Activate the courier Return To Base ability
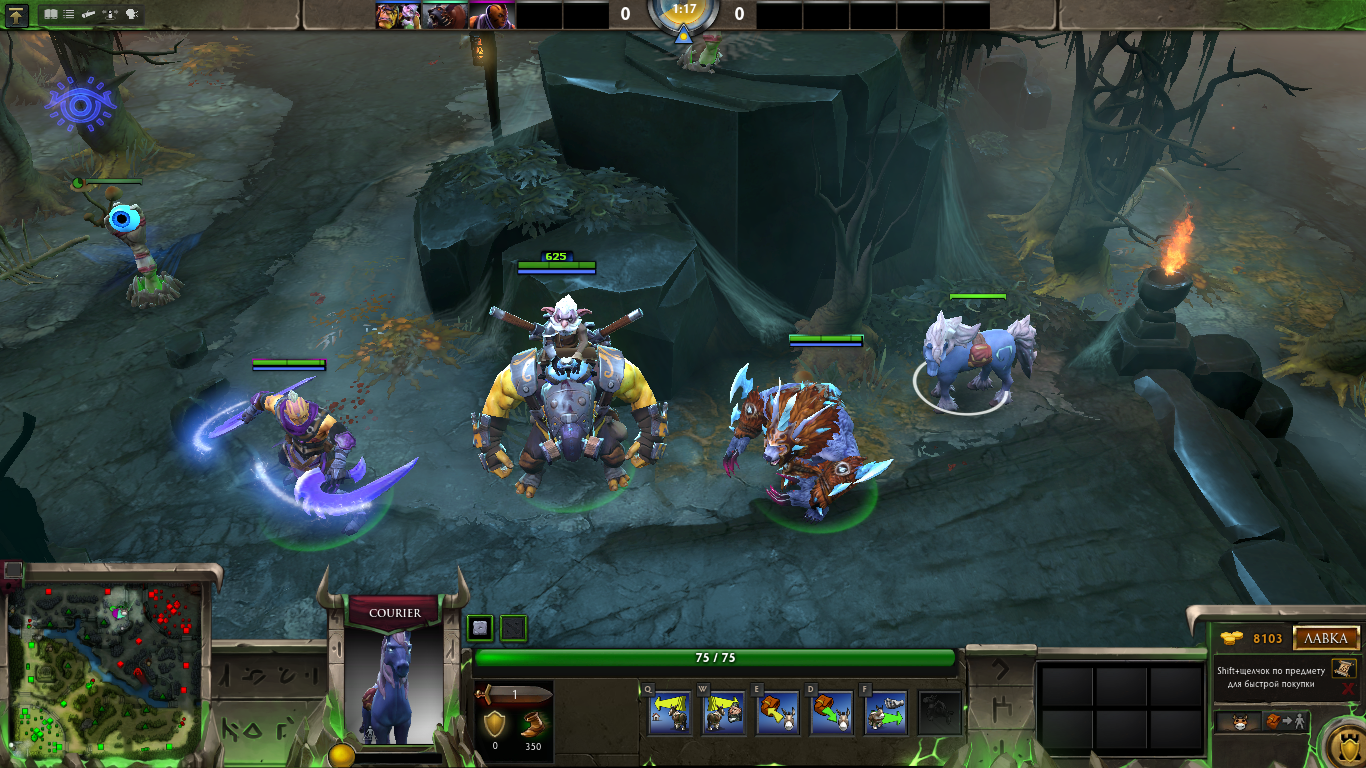 pyautogui.click(x=669, y=712)
